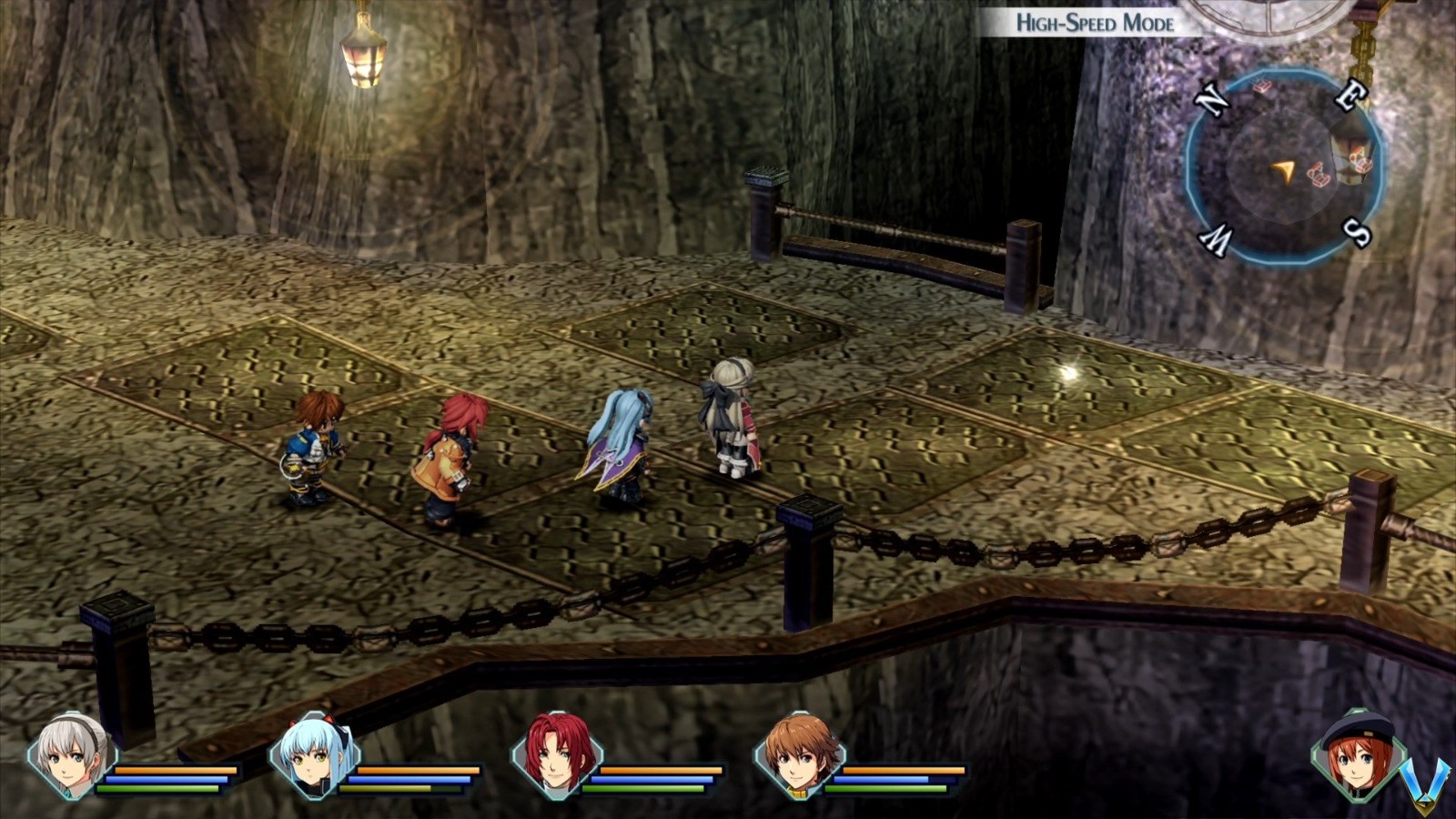Screen dimensions: 1456x819
Task: Toggle the High-Speed Mode indicator
Action: click(x=1095, y=23)
